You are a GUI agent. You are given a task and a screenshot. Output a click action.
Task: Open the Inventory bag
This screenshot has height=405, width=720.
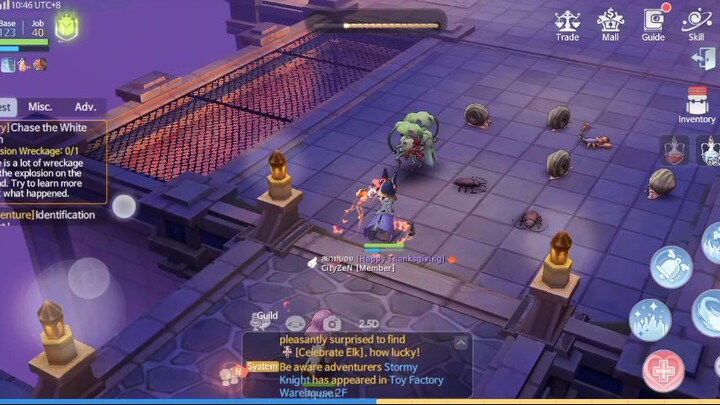point(697,105)
